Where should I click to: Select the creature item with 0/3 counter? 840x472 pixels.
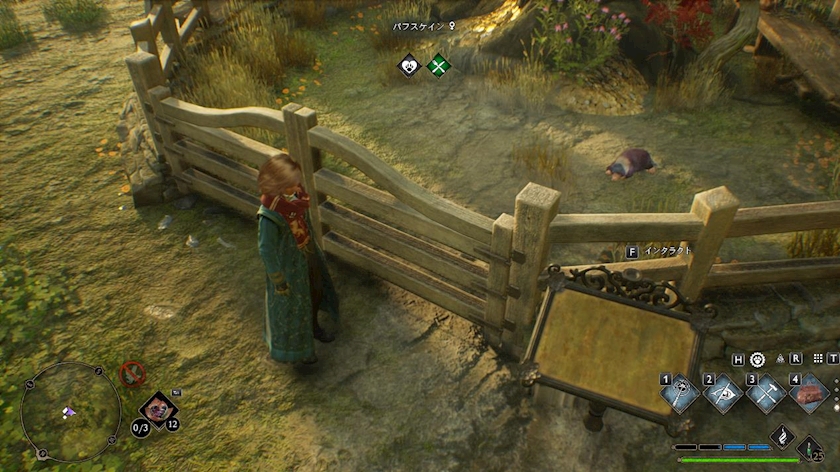click(157, 408)
